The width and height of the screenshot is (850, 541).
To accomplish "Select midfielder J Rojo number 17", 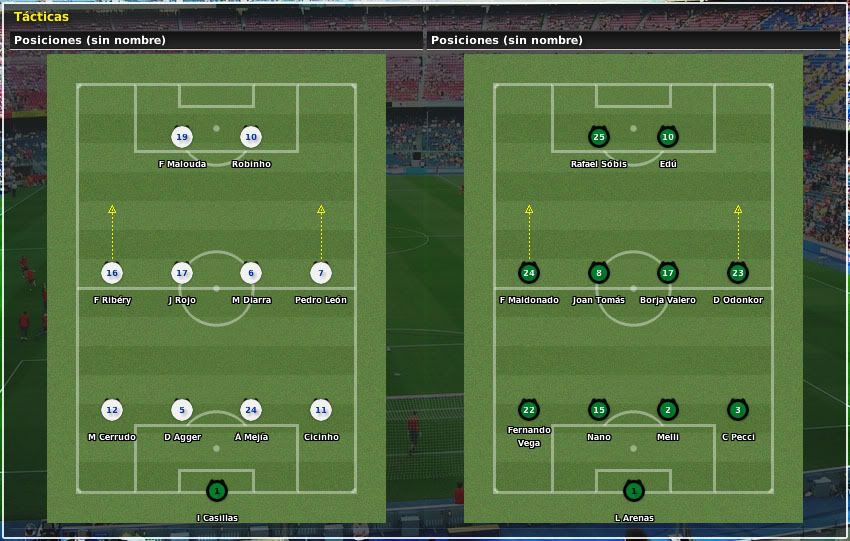I will (x=181, y=273).
